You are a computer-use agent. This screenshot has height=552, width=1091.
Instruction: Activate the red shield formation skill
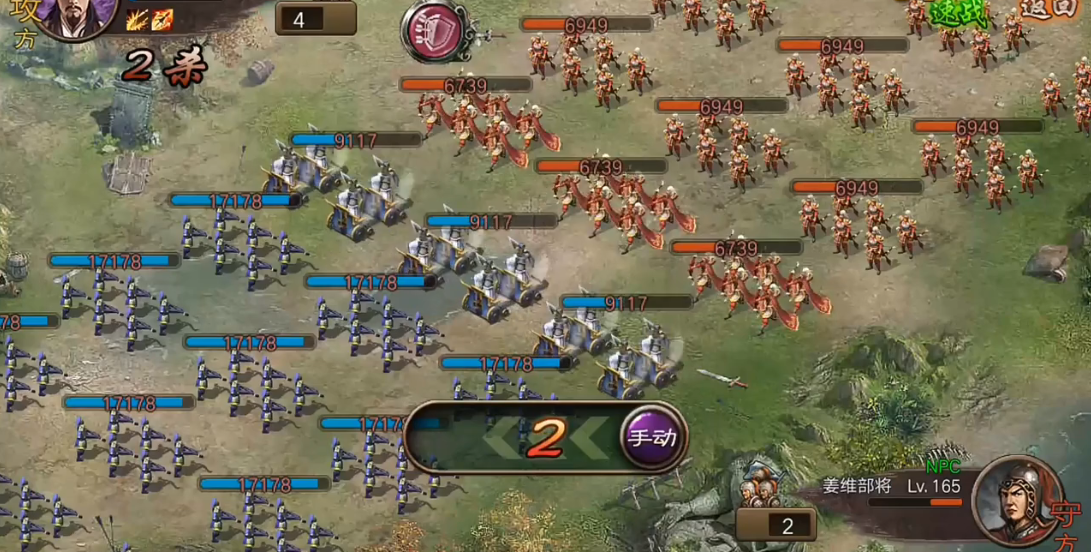435,31
